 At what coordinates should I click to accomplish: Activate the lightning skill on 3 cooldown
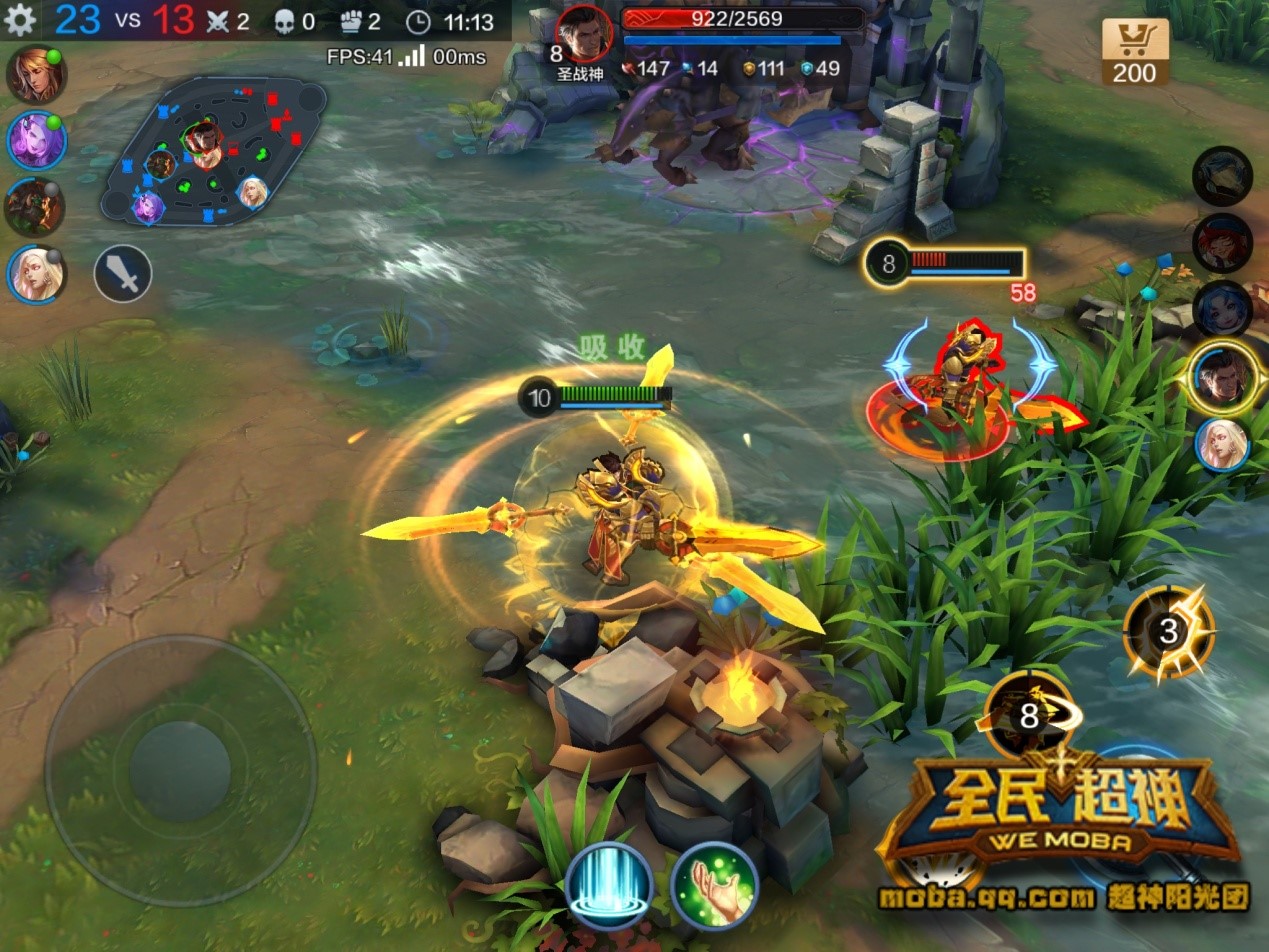[x=1168, y=631]
